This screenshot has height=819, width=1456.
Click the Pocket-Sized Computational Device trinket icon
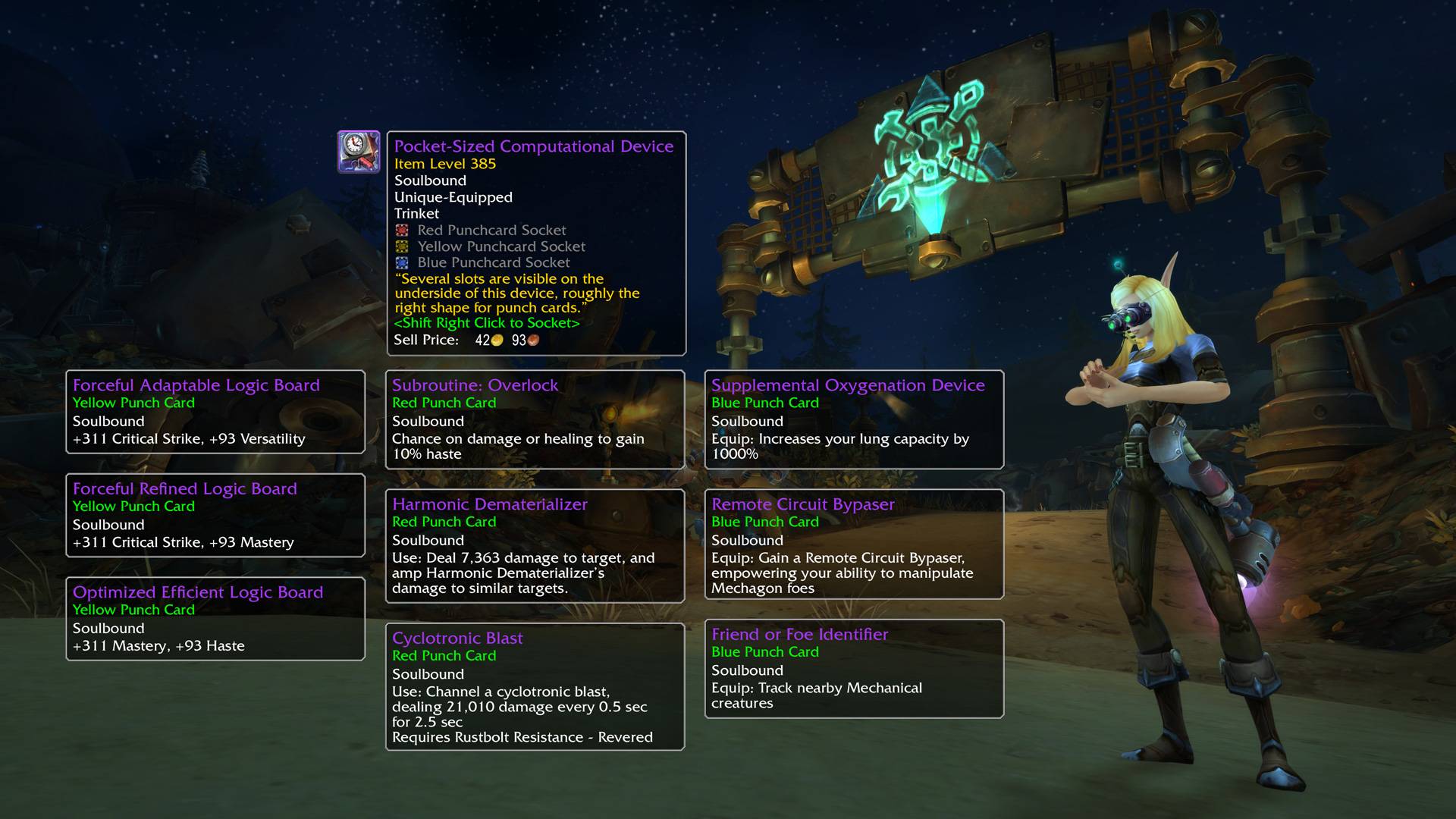359,152
